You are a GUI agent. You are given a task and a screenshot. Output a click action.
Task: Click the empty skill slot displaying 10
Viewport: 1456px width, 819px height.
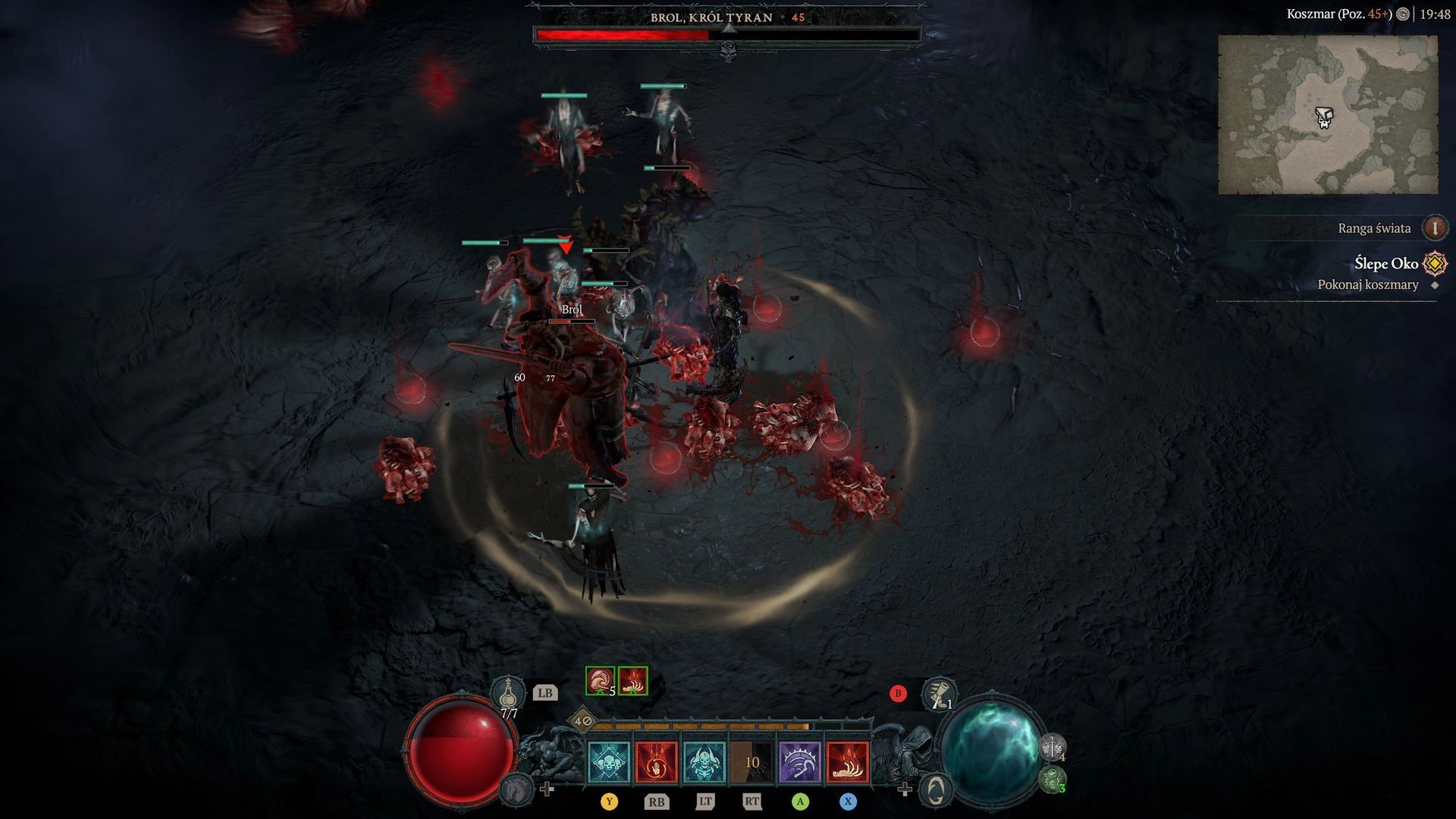point(752,762)
